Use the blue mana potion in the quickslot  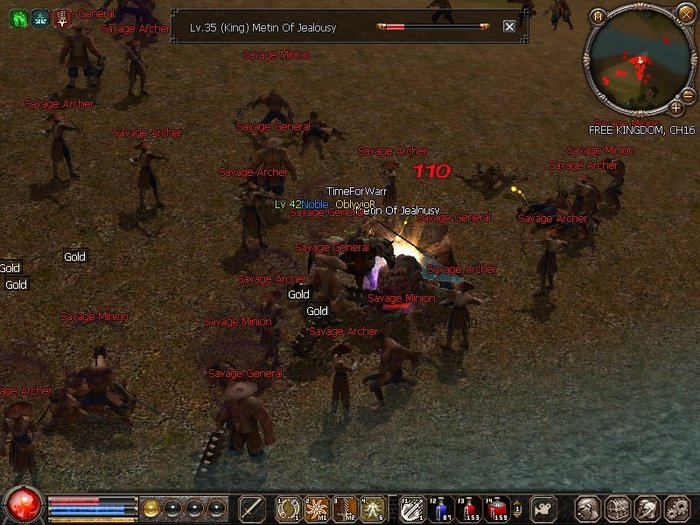pos(440,509)
